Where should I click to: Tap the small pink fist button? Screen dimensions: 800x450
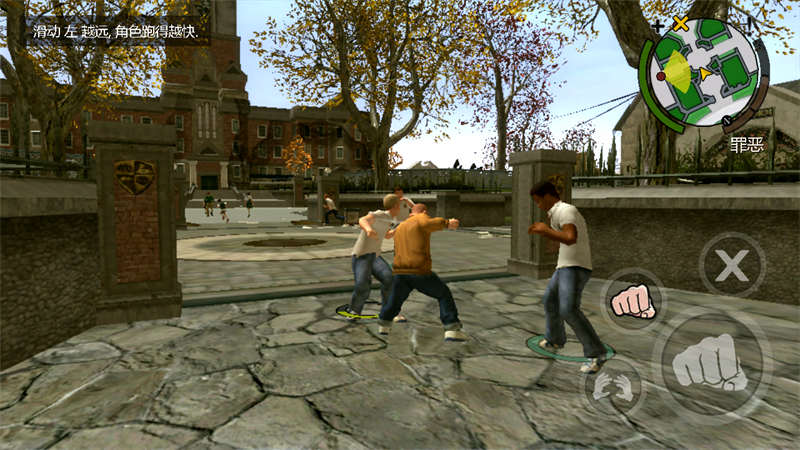pyautogui.click(x=632, y=301)
